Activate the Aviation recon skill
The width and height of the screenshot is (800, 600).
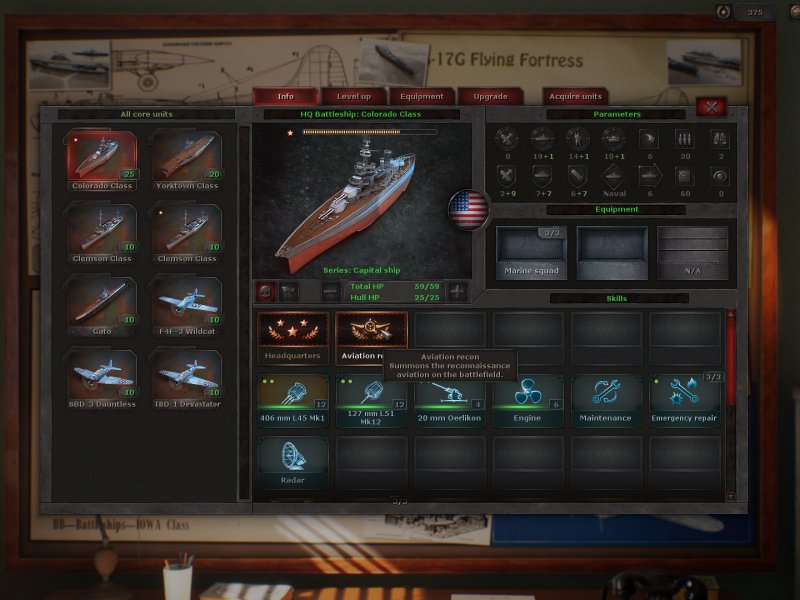point(371,334)
